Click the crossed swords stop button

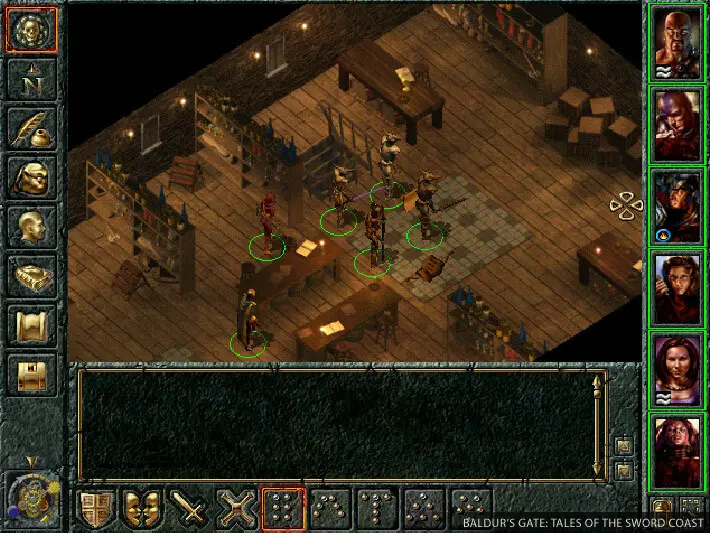(237, 509)
